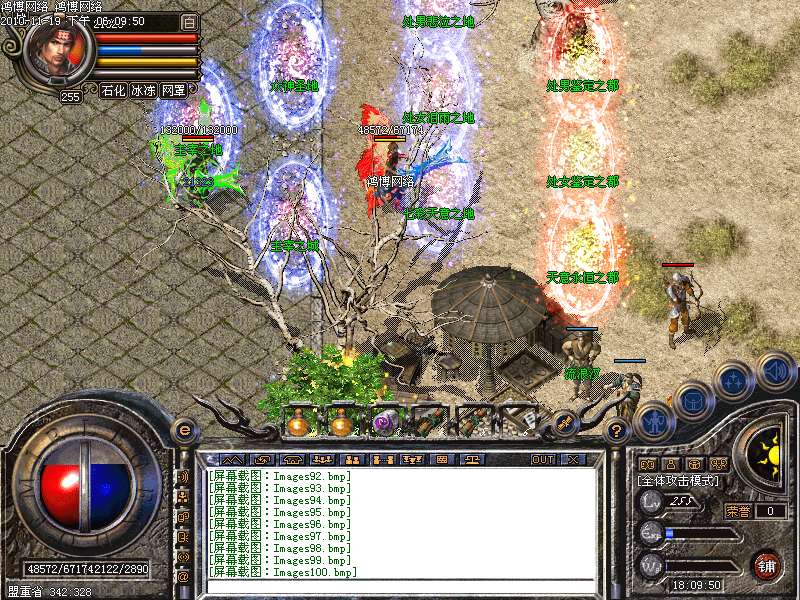The image size is (800, 600).
Task: Click the chat text input line
Action: (x=400, y=584)
